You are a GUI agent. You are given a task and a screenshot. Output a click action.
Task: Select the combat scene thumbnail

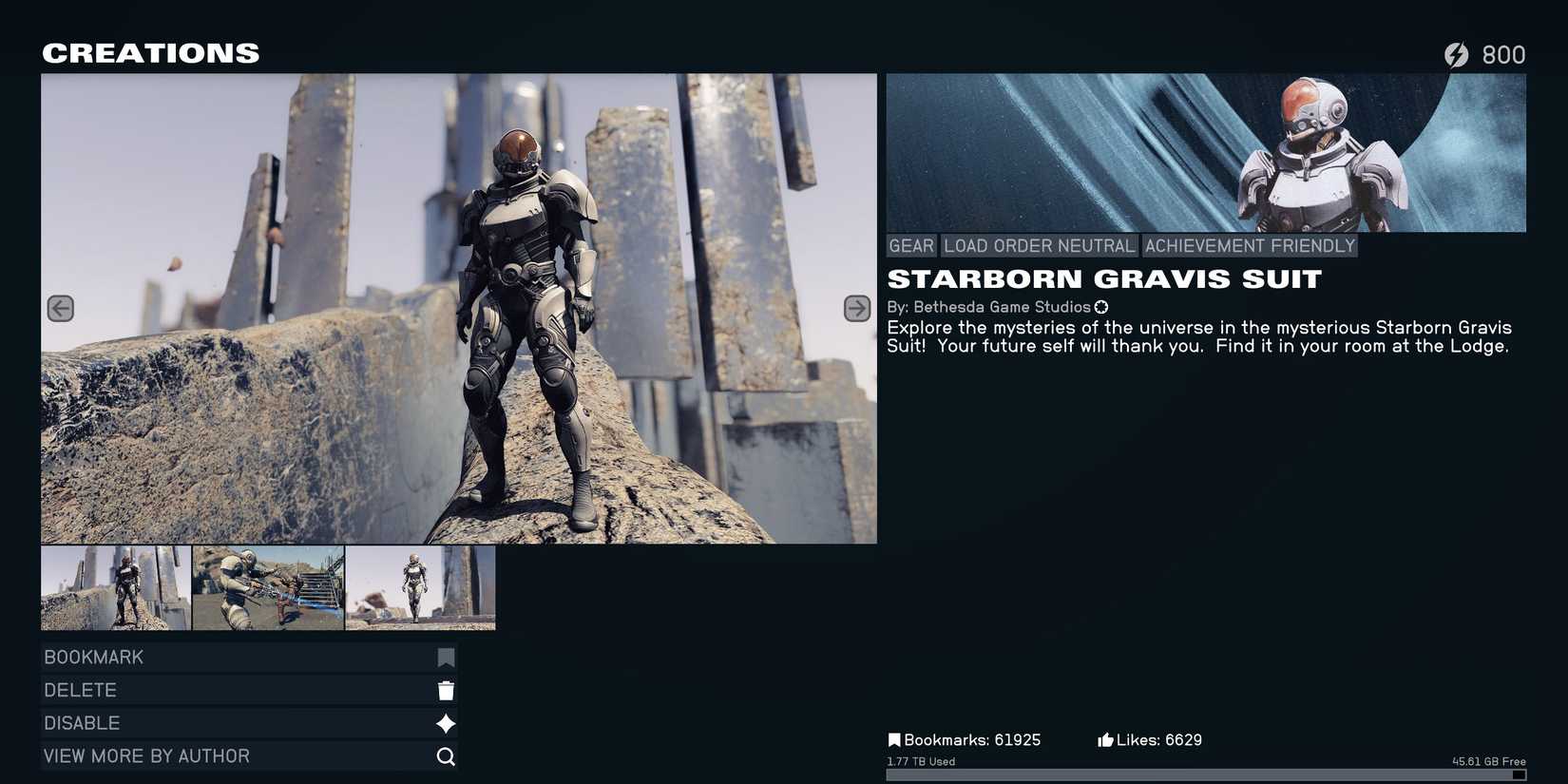(x=268, y=587)
